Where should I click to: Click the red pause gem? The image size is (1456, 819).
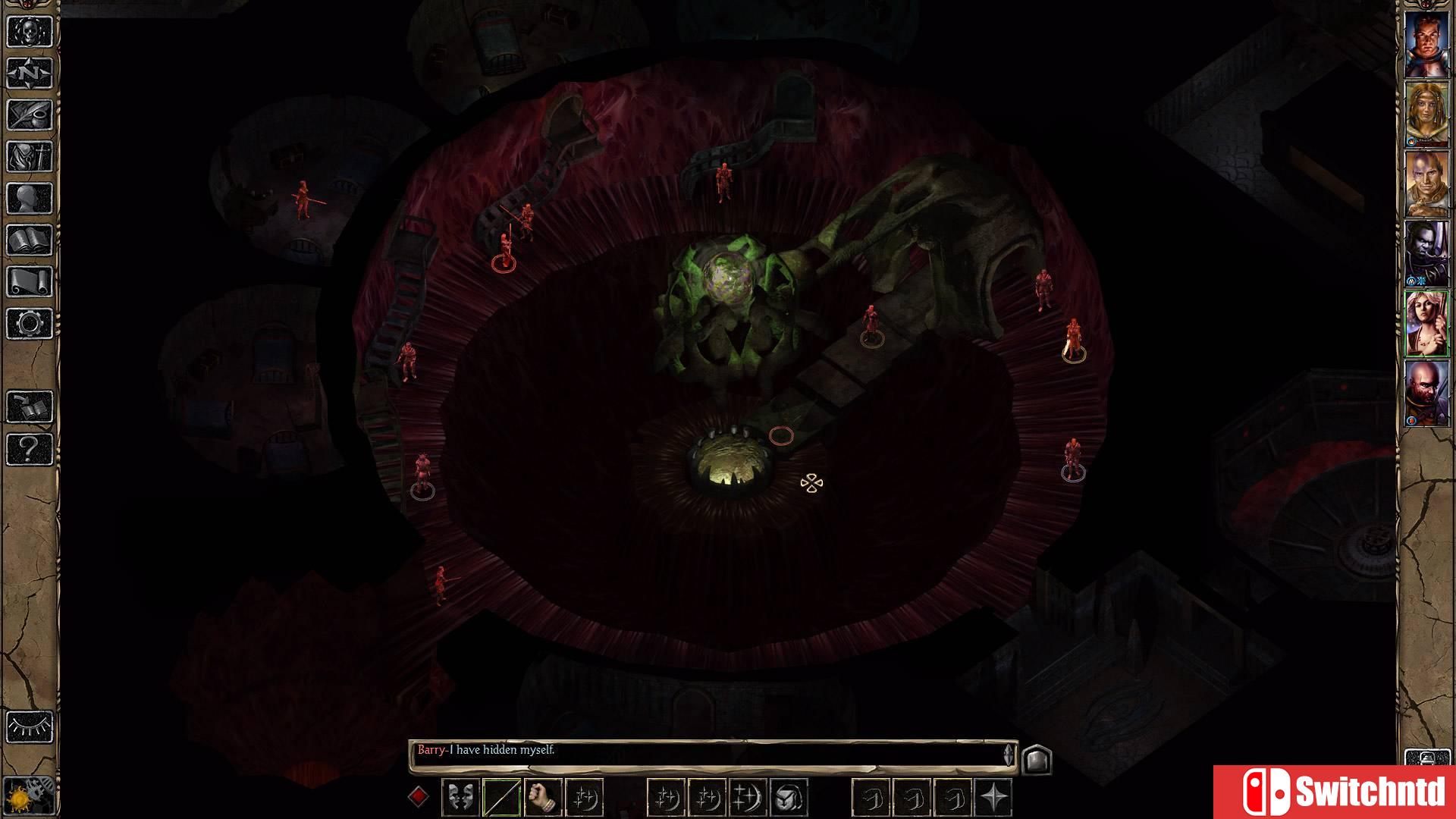(x=420, y=798)
